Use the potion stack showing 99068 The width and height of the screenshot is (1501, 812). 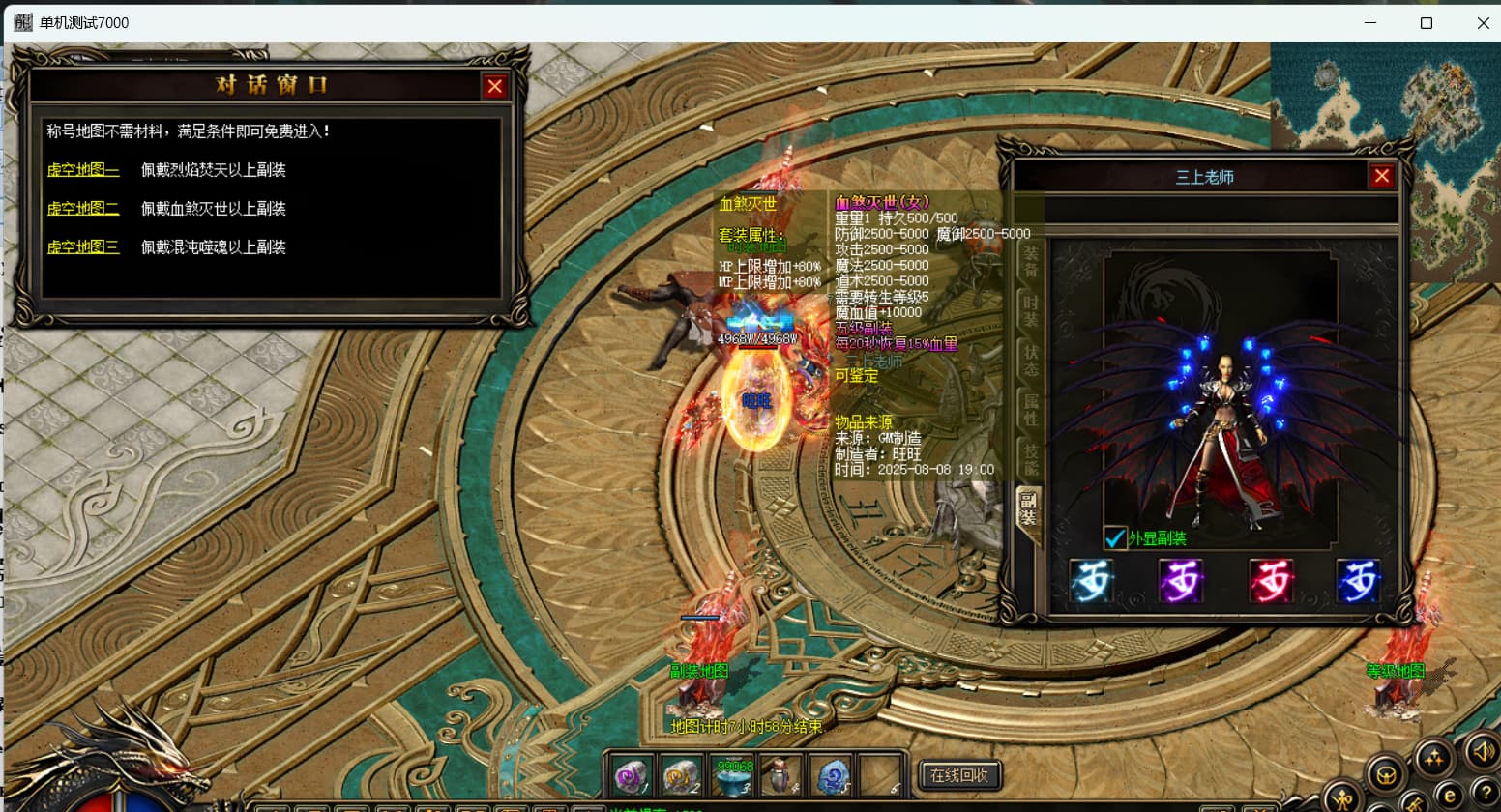point(734,775)
